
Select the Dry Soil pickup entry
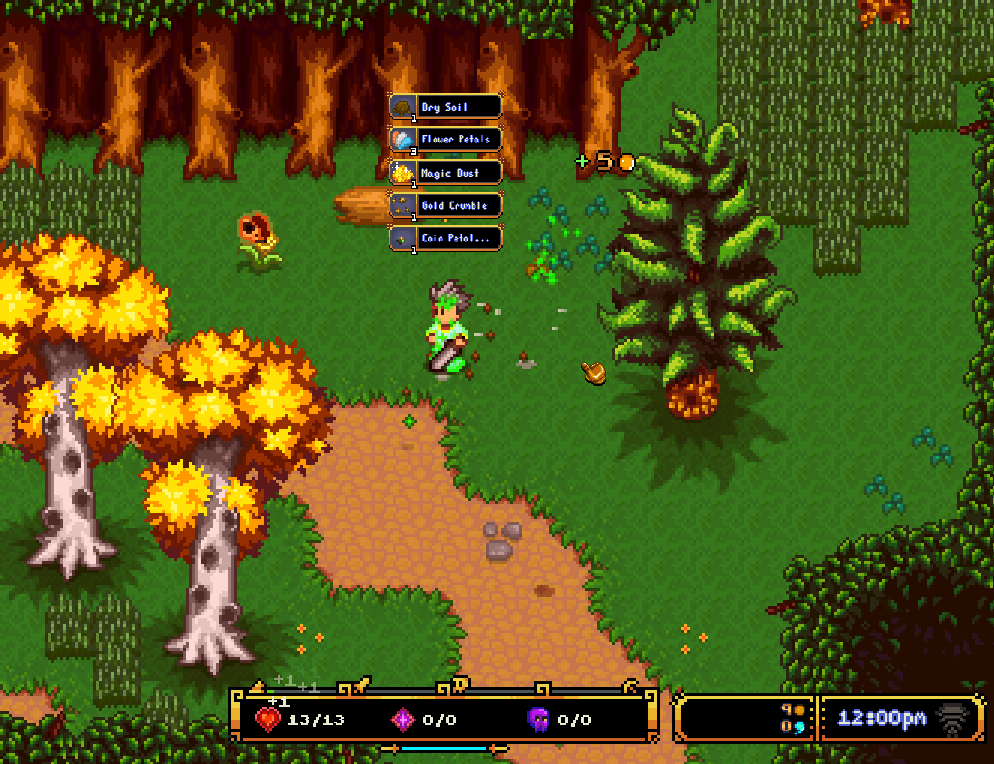445,107
